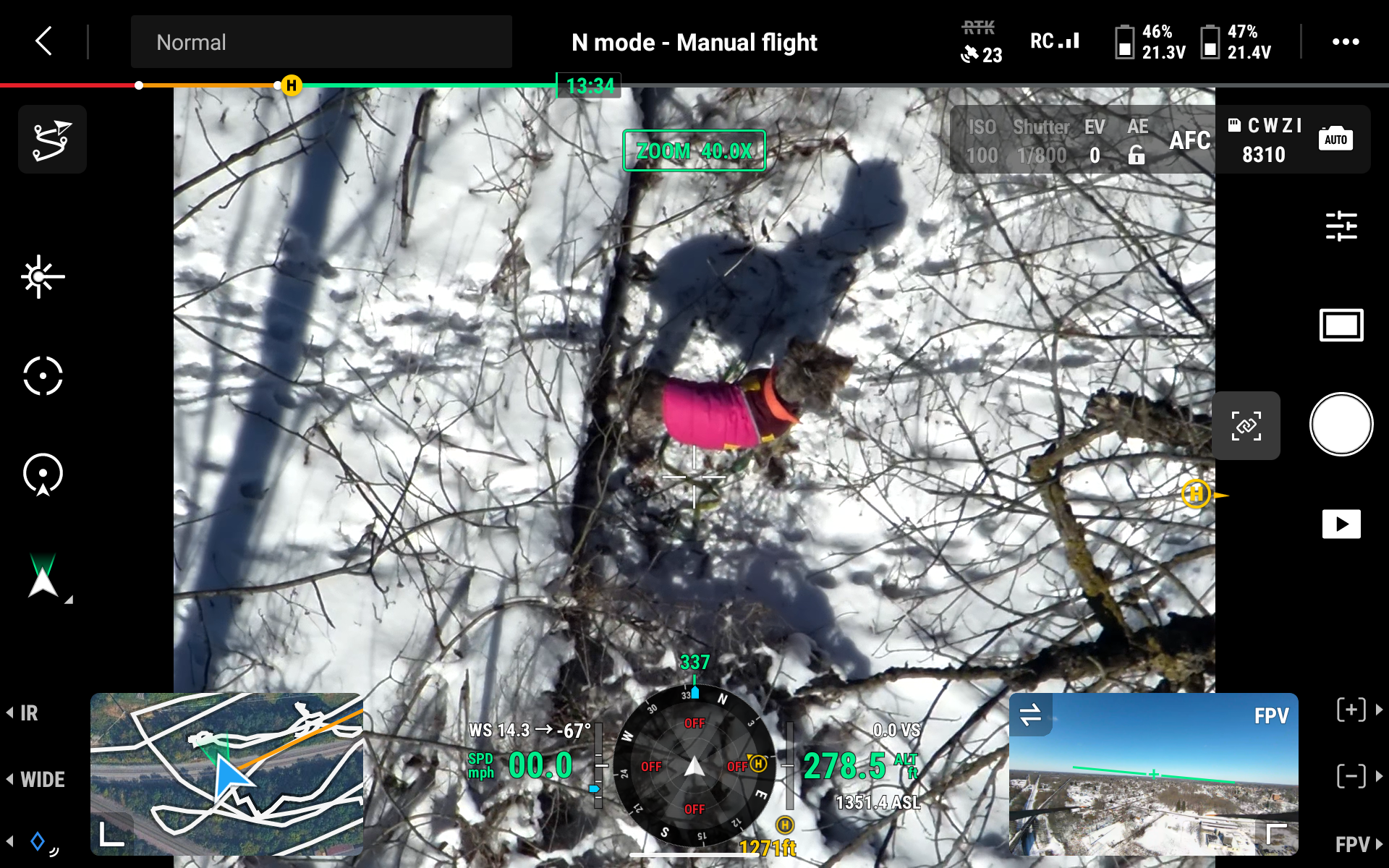
Task: Select the ZOOM 40.0X indicator
Action: click(x=694, y=150)
